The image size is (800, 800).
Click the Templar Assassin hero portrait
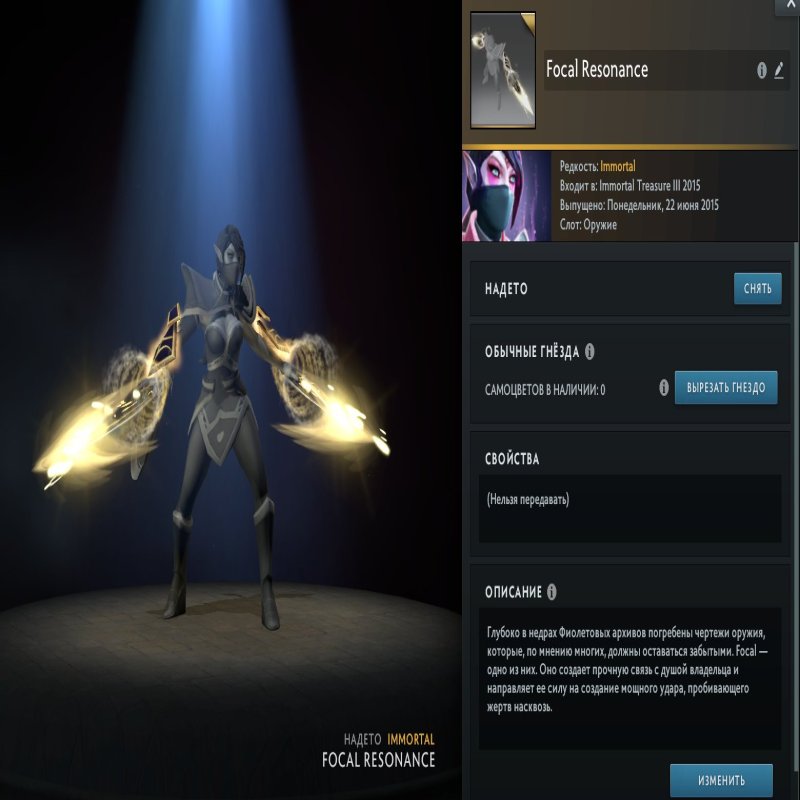[506, 196]
